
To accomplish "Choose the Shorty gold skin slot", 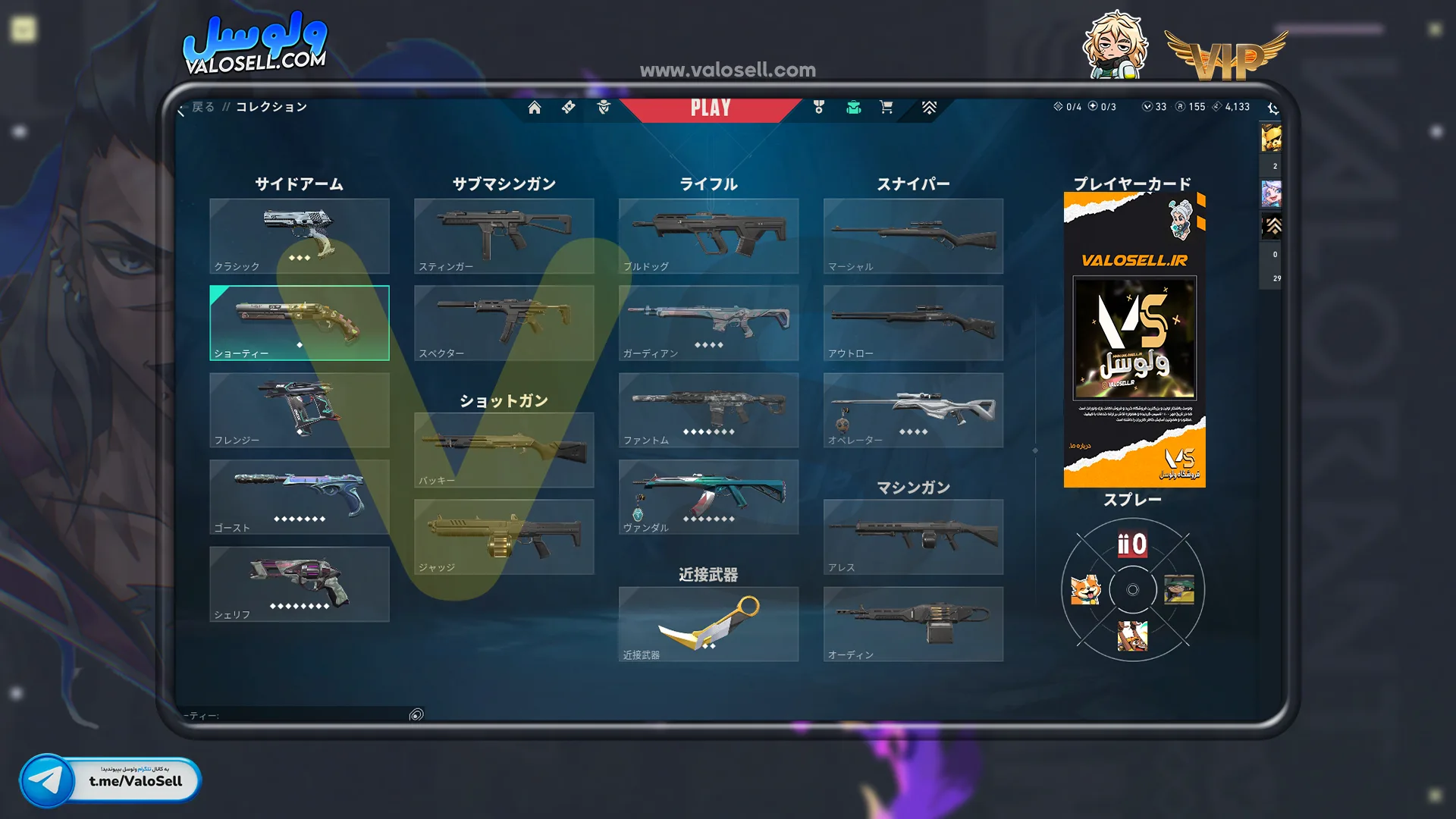I will (299, 323).
